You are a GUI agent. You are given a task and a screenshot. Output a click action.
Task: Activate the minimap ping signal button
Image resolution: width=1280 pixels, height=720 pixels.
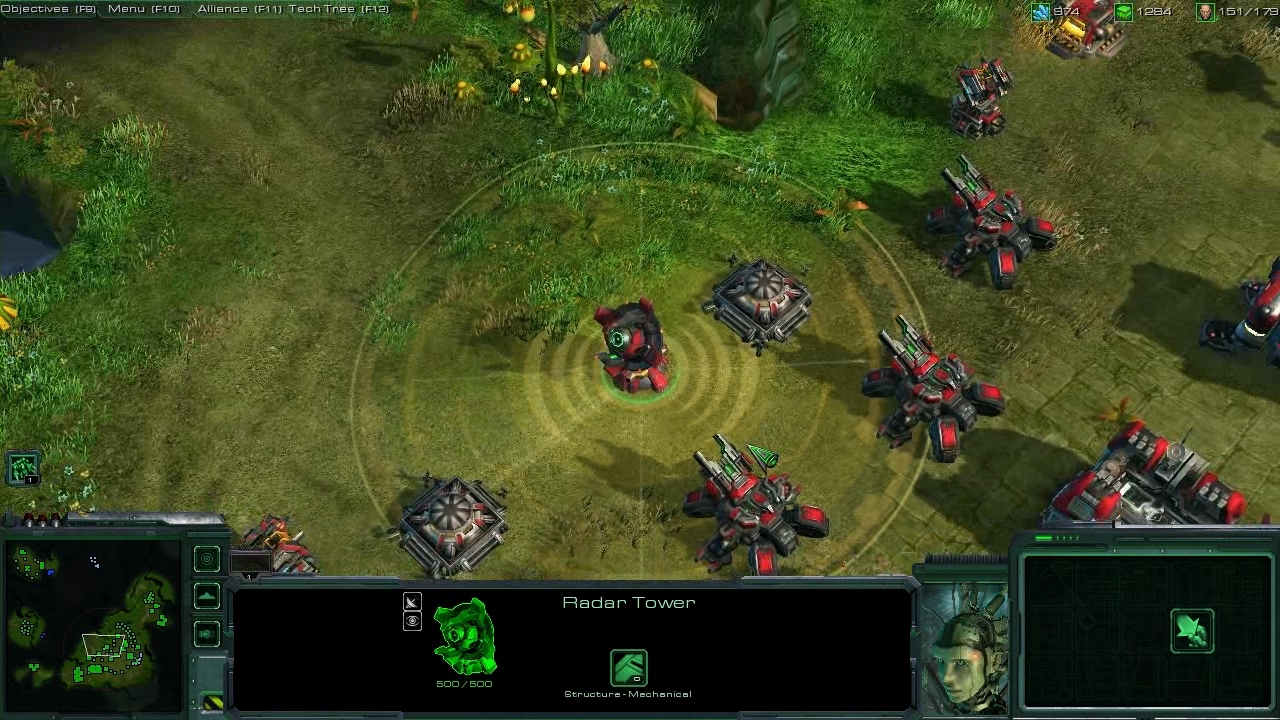(x=207, y=560)
